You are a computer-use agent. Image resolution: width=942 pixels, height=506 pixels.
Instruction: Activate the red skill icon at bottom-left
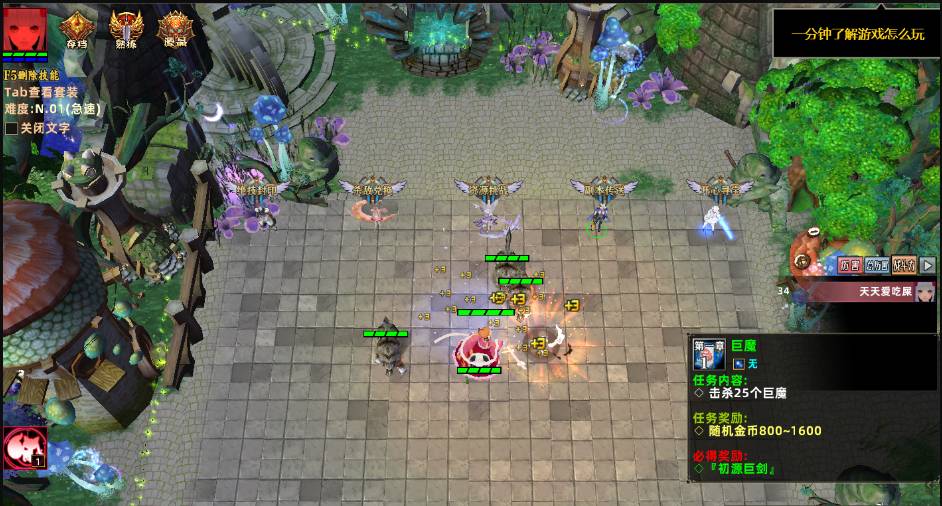click(x=23, y=448)
